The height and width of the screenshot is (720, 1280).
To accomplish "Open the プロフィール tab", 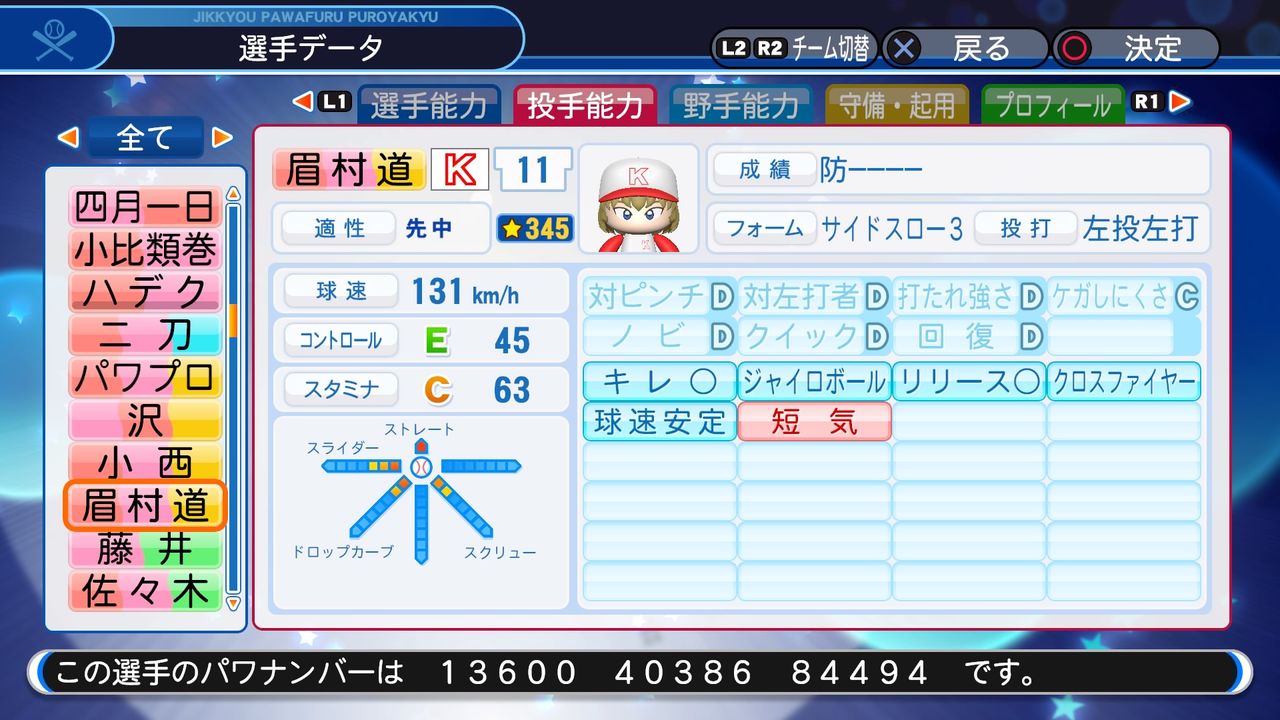I will 1052,102.
